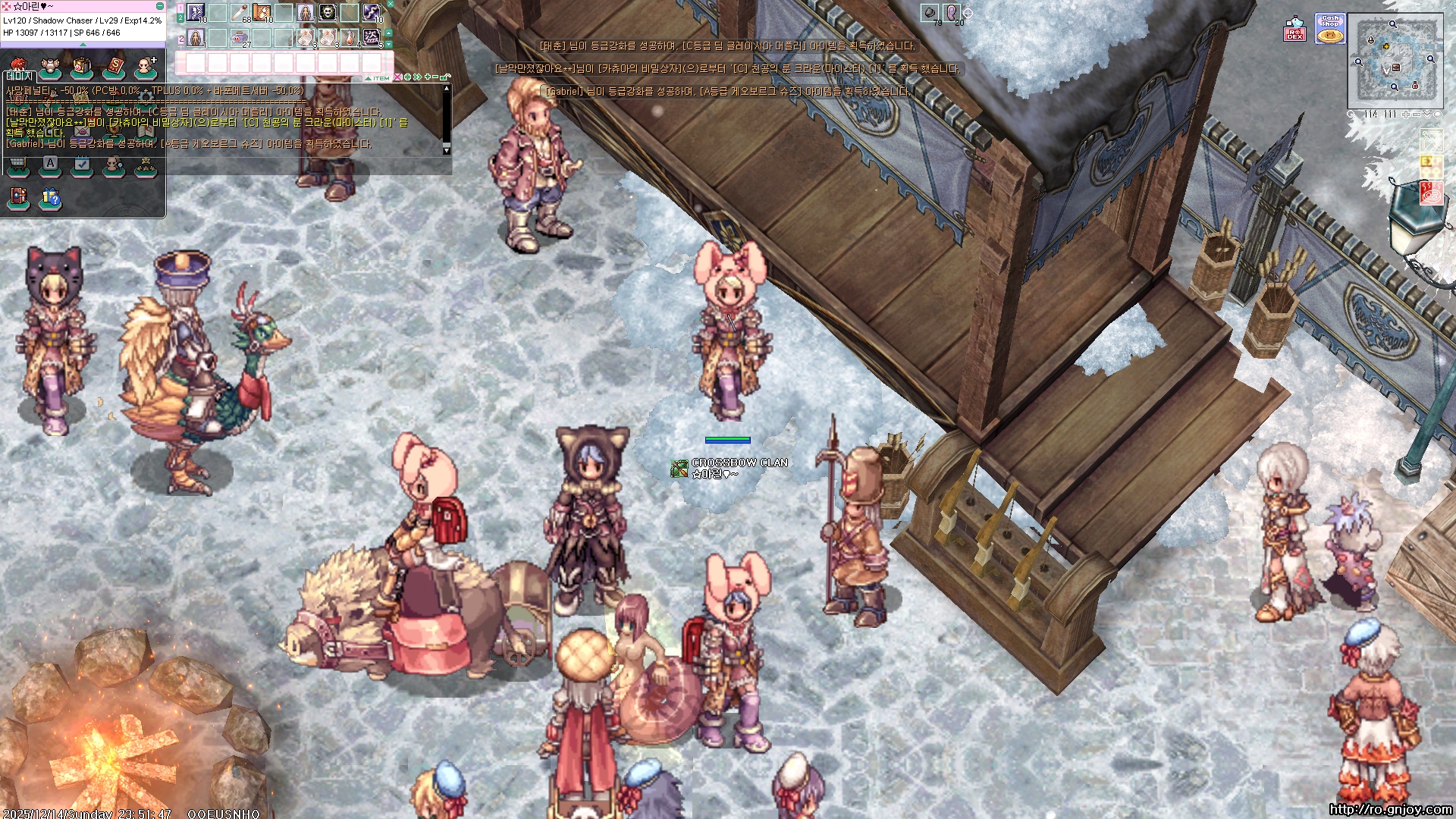Select the grey stone item slot
The image size is (1456, 819).
930,13
